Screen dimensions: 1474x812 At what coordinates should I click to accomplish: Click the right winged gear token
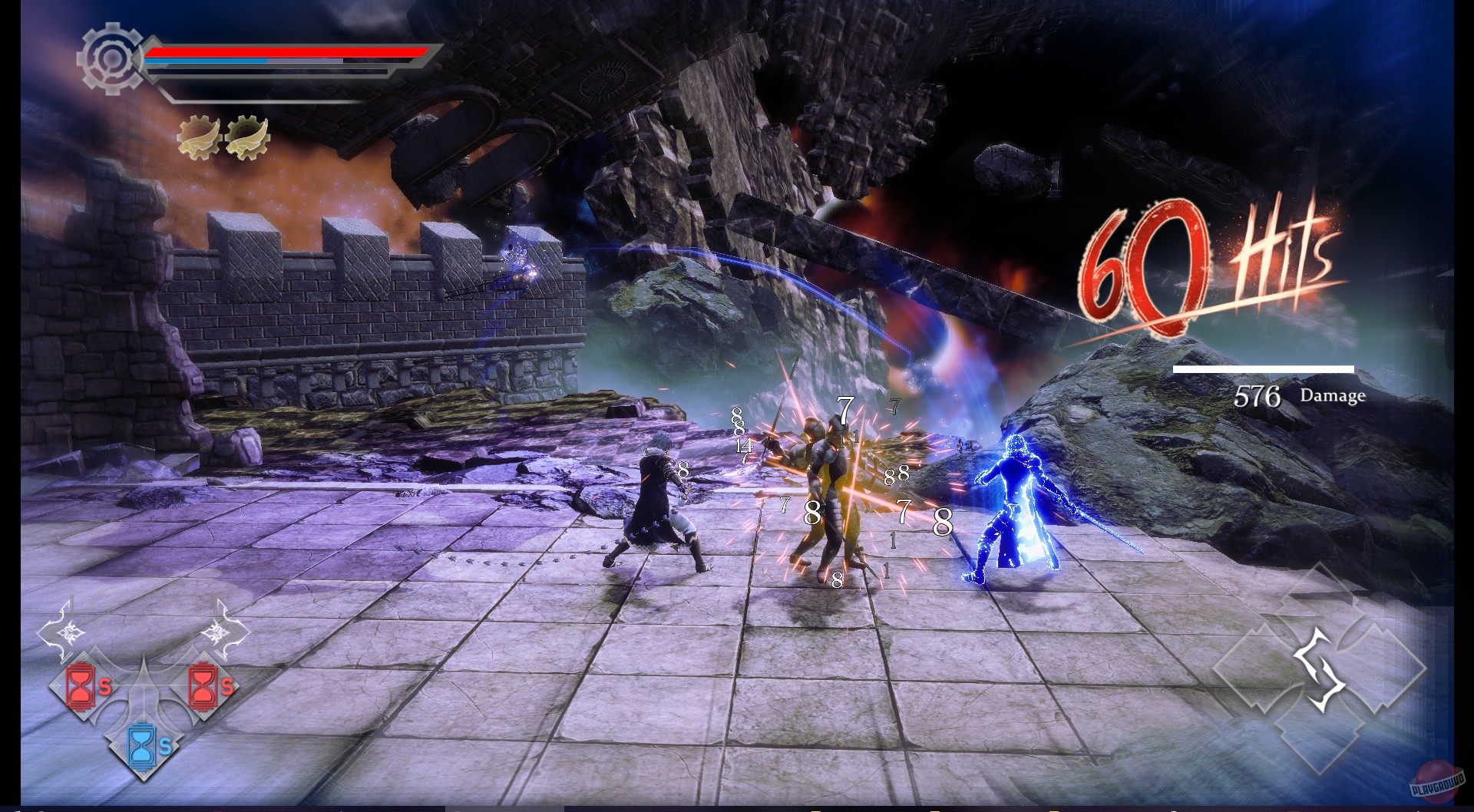click(x=247, y=136)
